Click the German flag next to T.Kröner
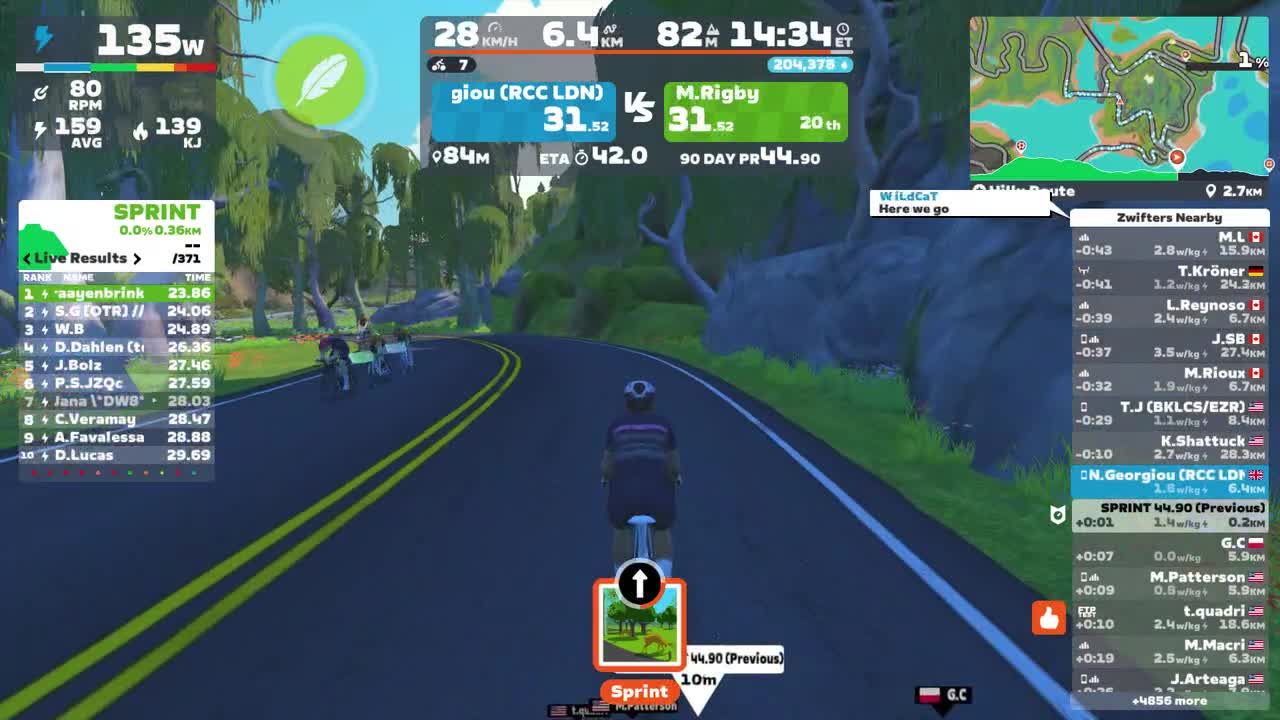This screenshot has height=720, width=1280. 1255,270
